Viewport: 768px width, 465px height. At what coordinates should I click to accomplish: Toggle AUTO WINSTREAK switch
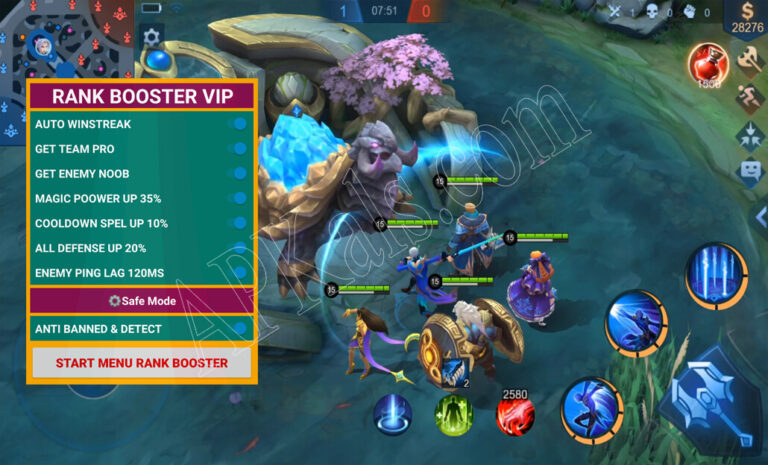tap(239, 124)
